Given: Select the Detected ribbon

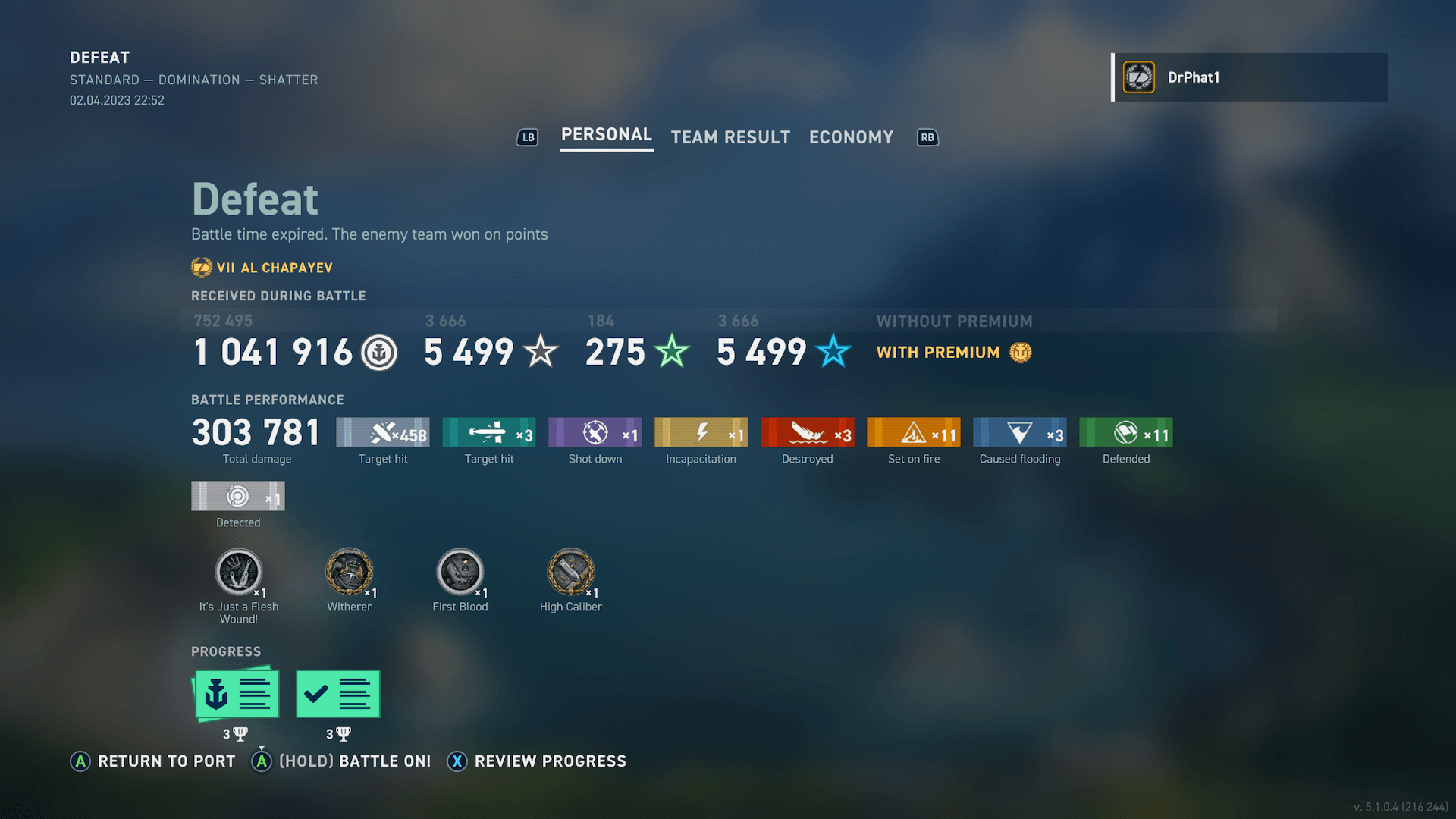Looking at the screenshot, I should click(x=237, y=497).
